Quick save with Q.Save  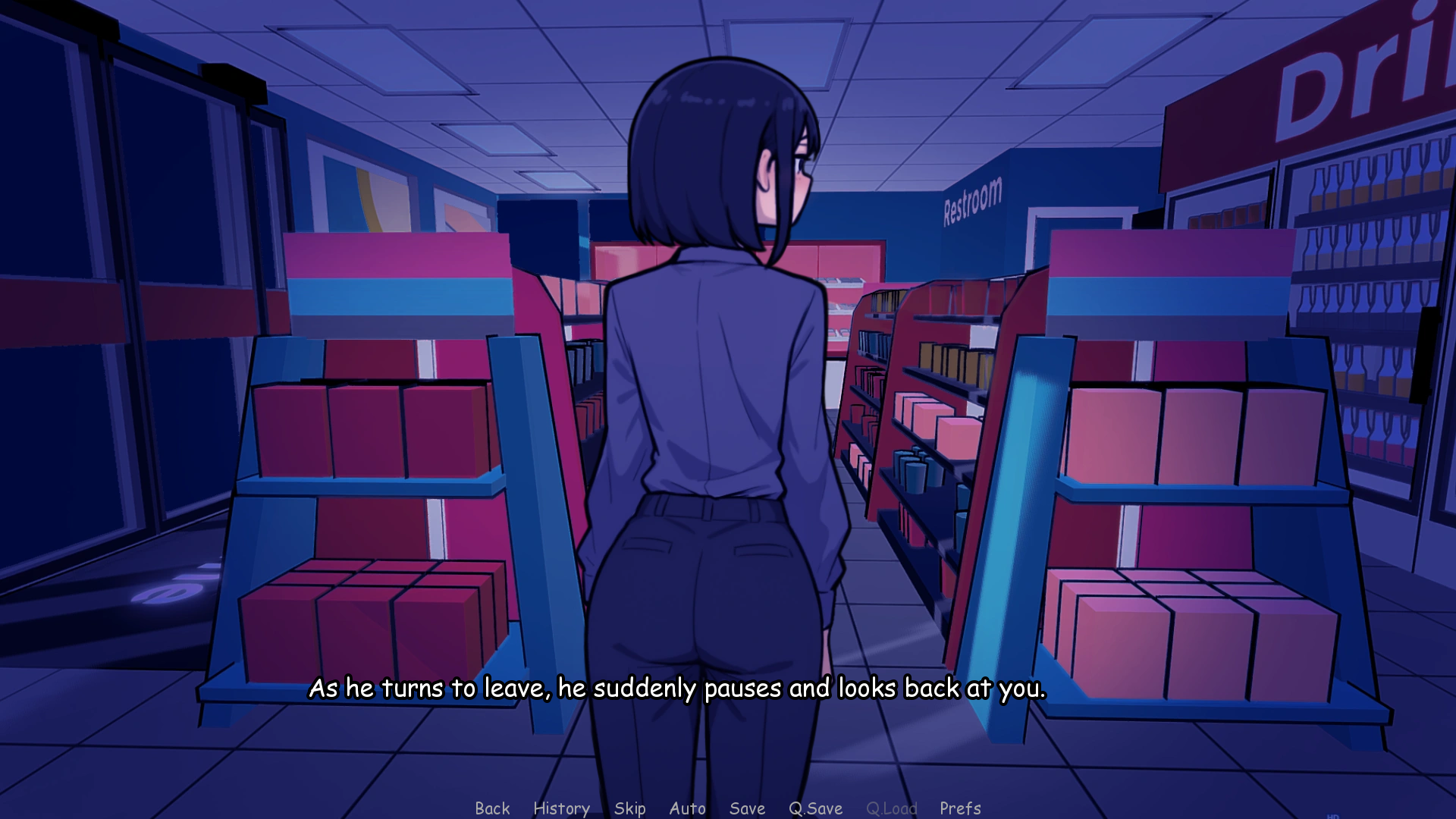(816, 808)
